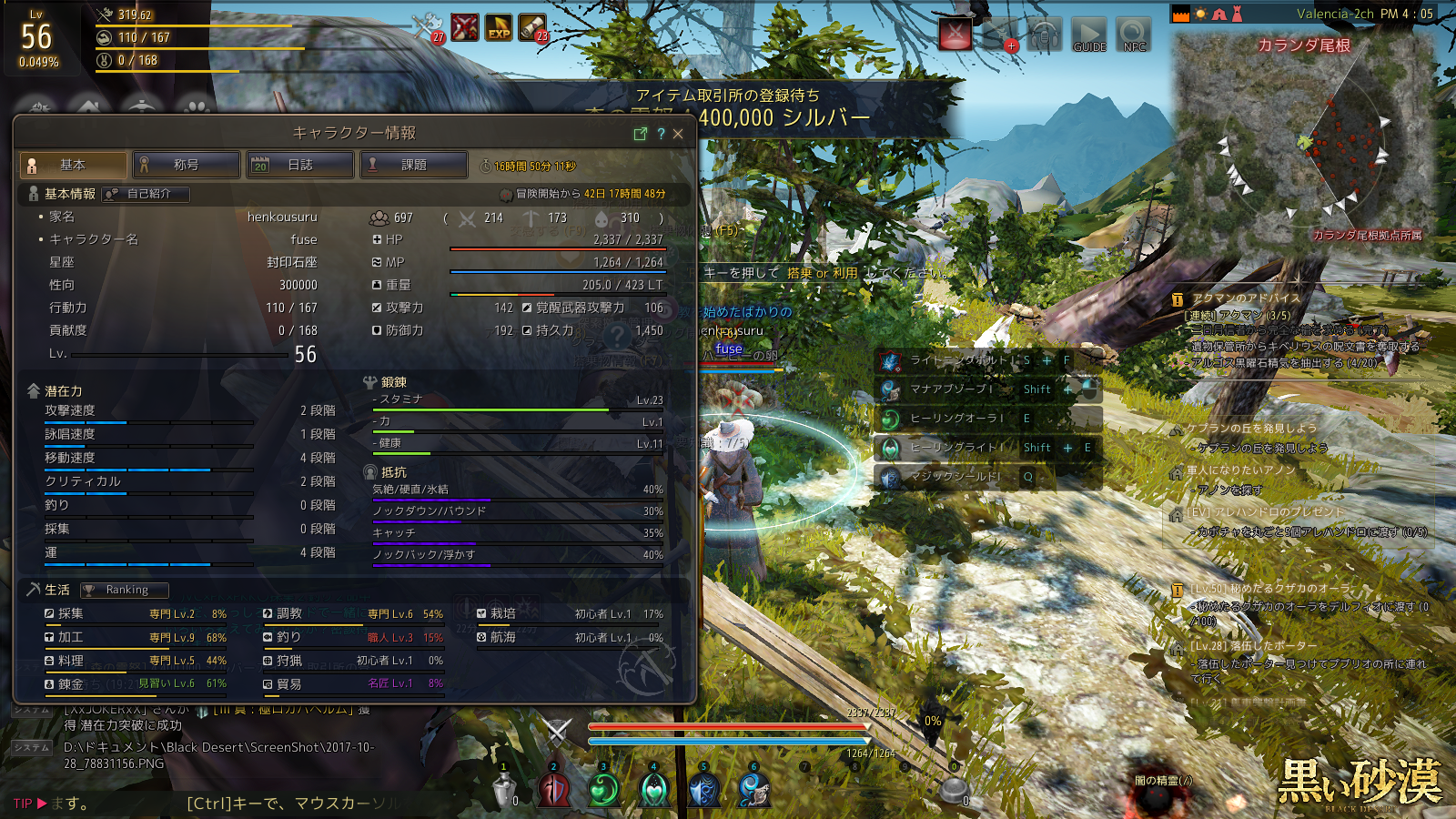Click the EXP buff icon
The image size is (1456, 819).
[499, 28]
